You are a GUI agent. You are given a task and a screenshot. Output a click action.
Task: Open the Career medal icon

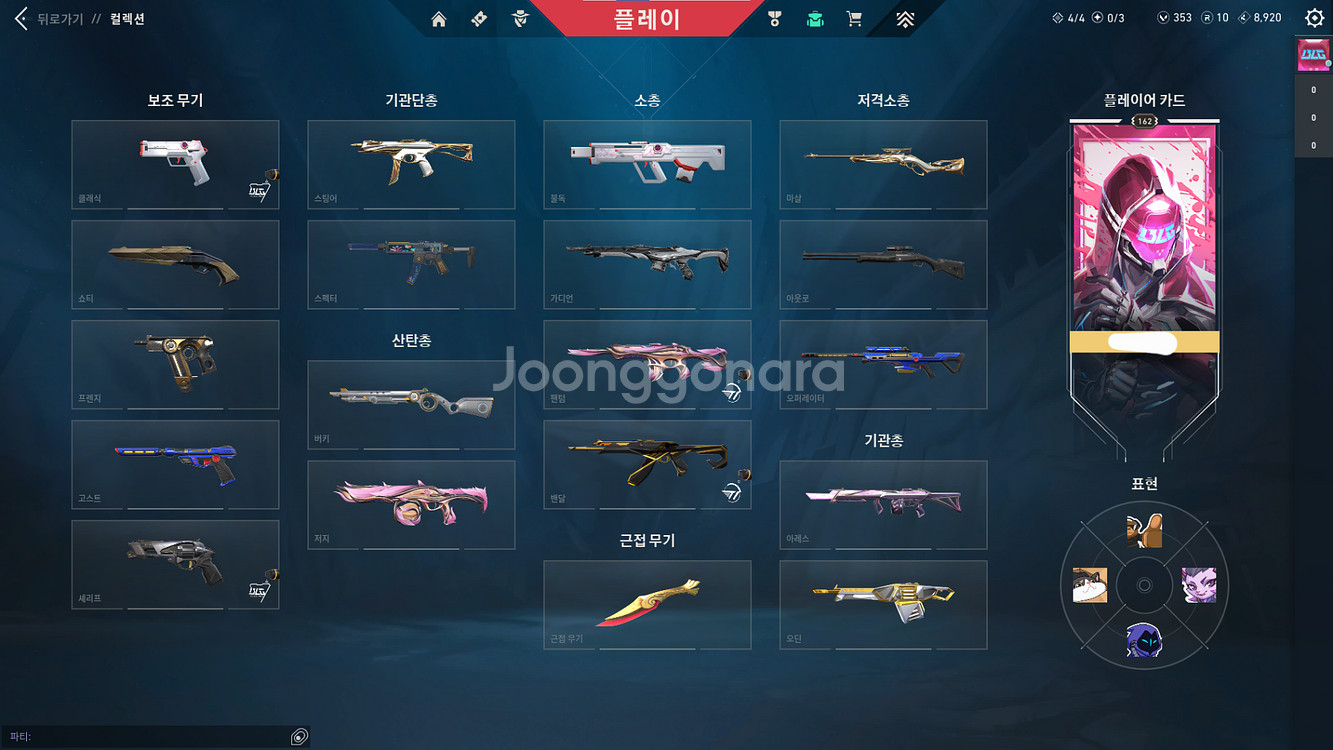tap(775, 17)
